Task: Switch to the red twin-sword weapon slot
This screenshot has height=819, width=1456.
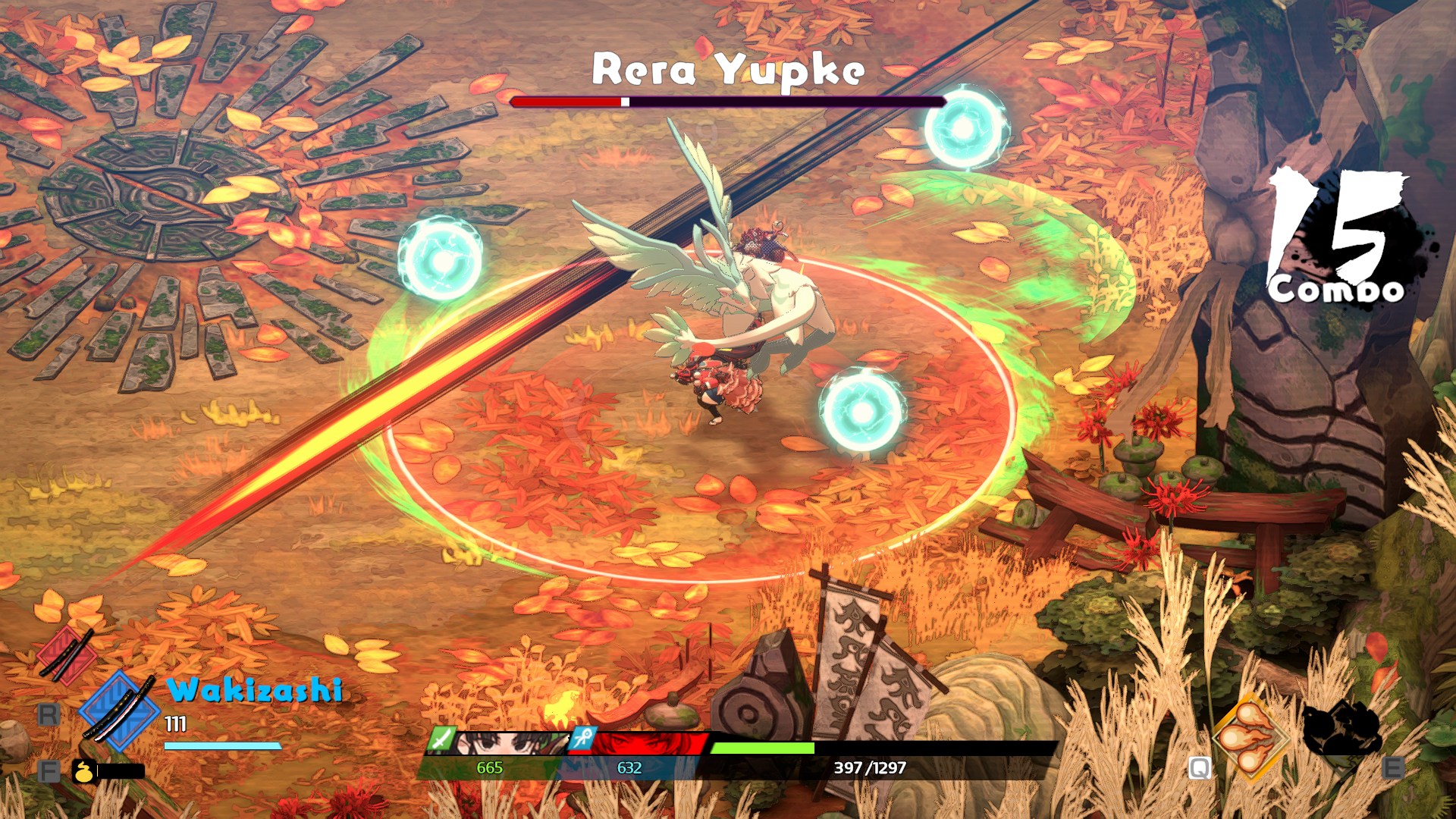Action: pyautogui.click(x=67, y=654)
